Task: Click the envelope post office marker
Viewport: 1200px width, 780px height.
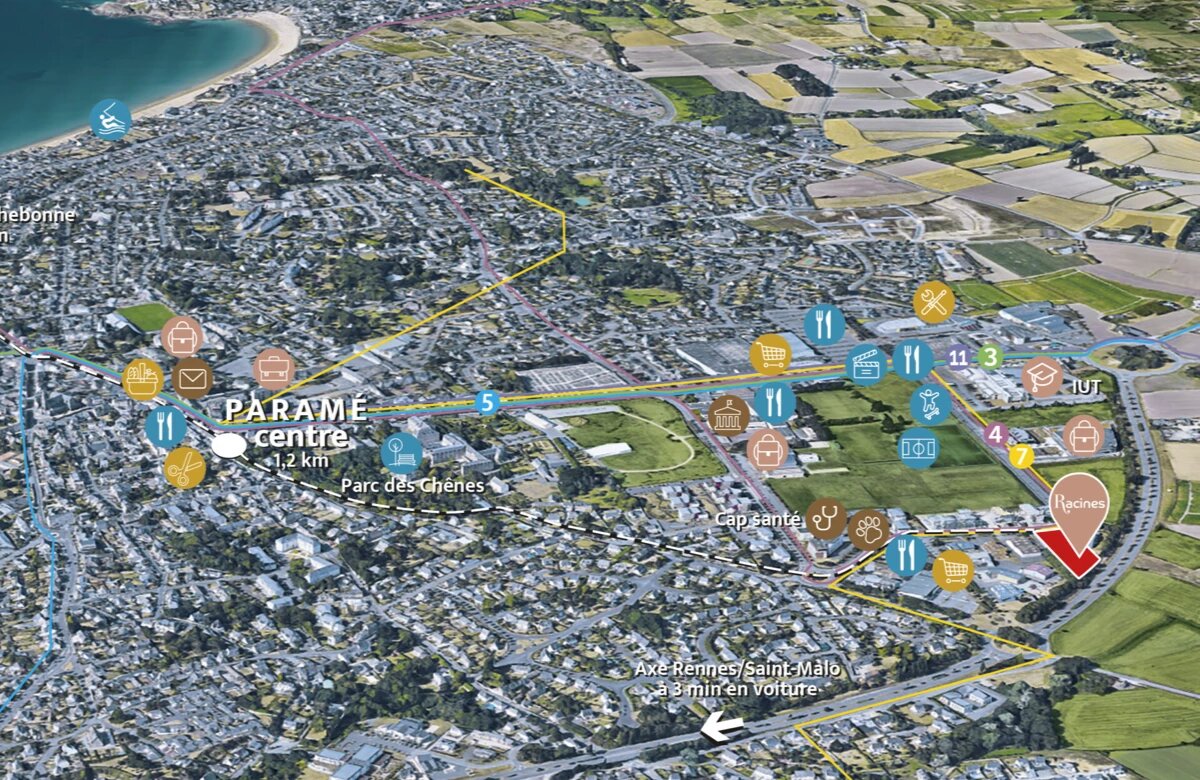Action: pyautogui.click(x=192, y=378)
